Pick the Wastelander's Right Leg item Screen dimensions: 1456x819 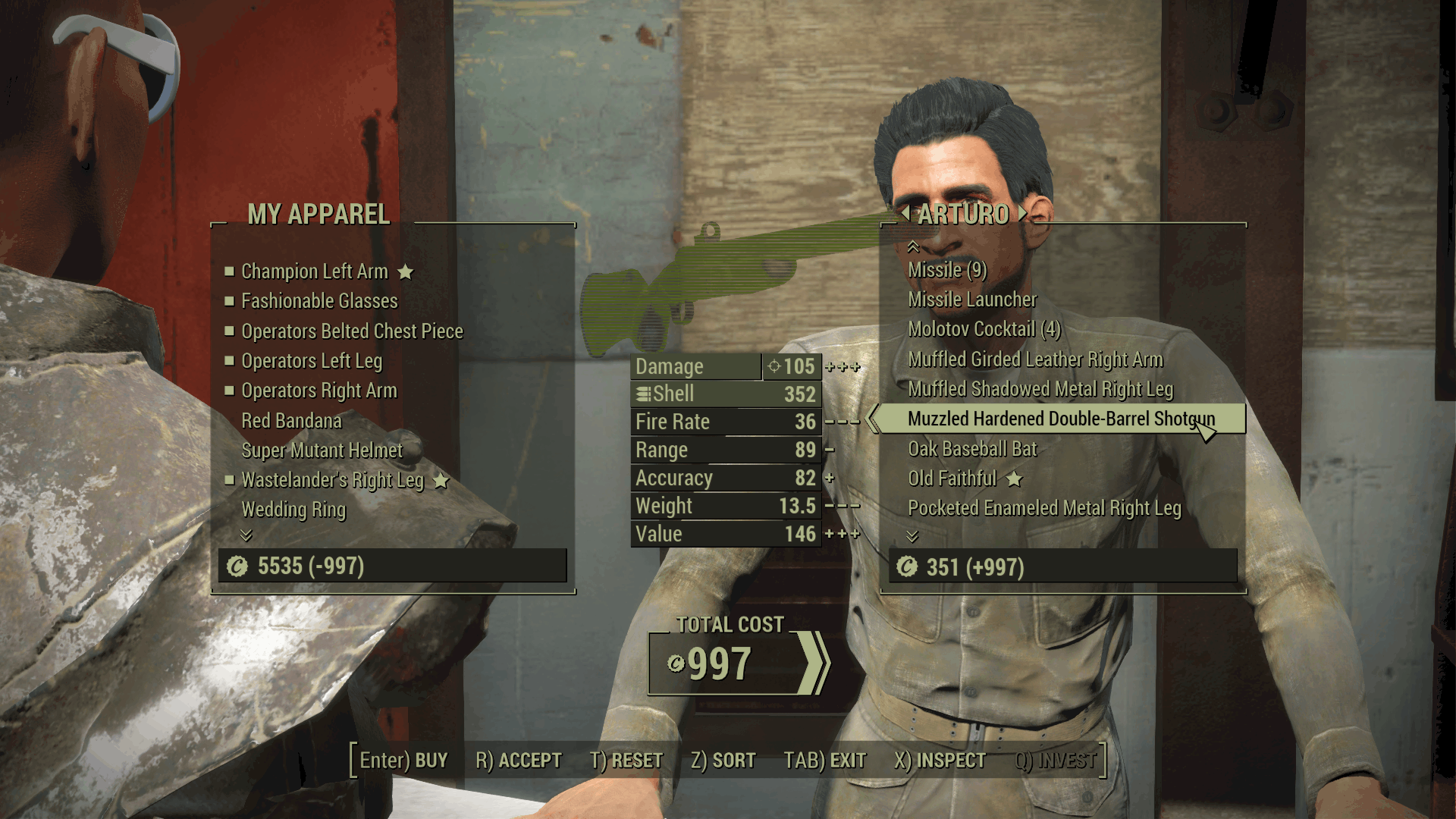[332, 480]
